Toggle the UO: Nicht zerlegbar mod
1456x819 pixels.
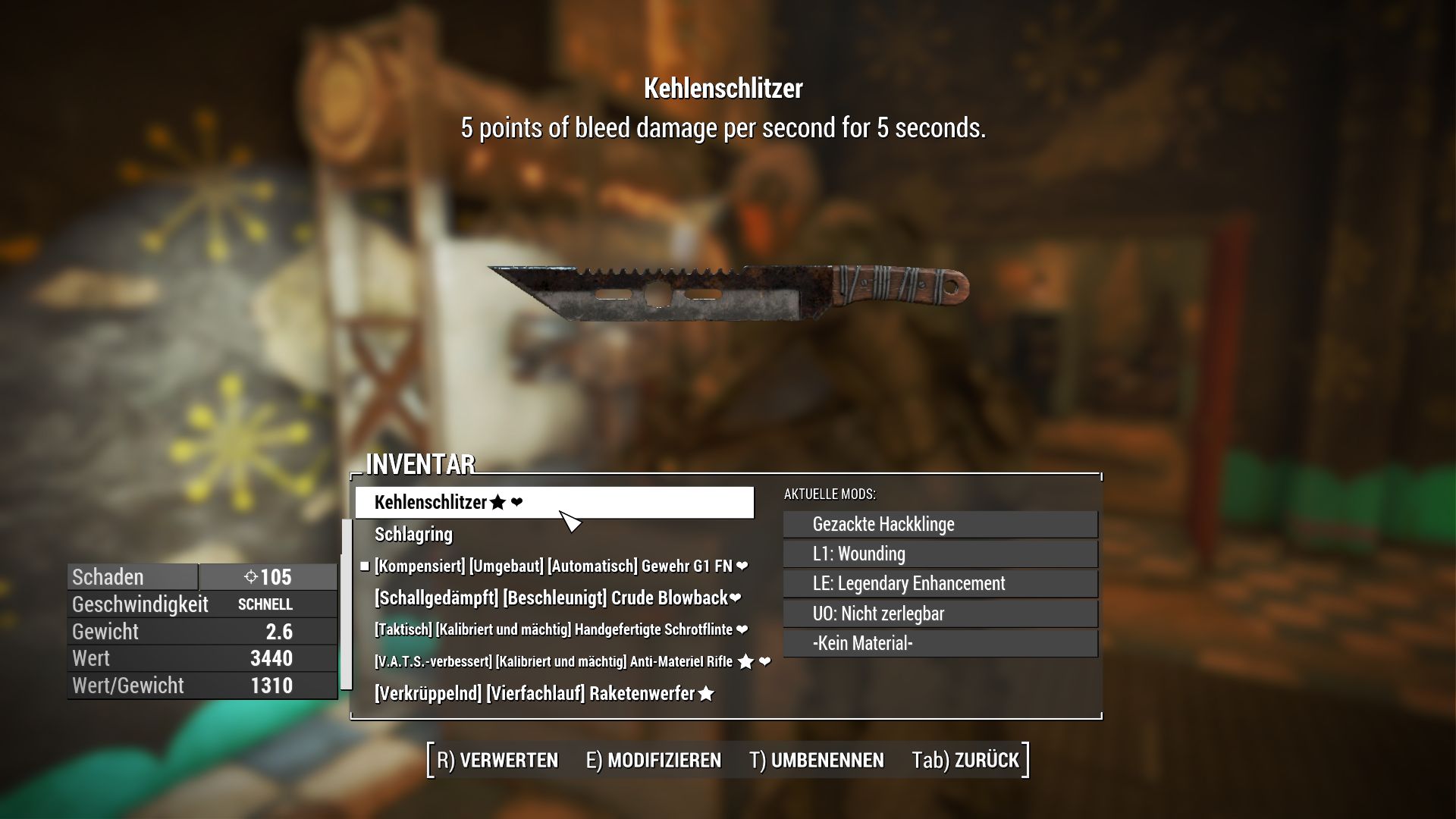tap(940, 613)
